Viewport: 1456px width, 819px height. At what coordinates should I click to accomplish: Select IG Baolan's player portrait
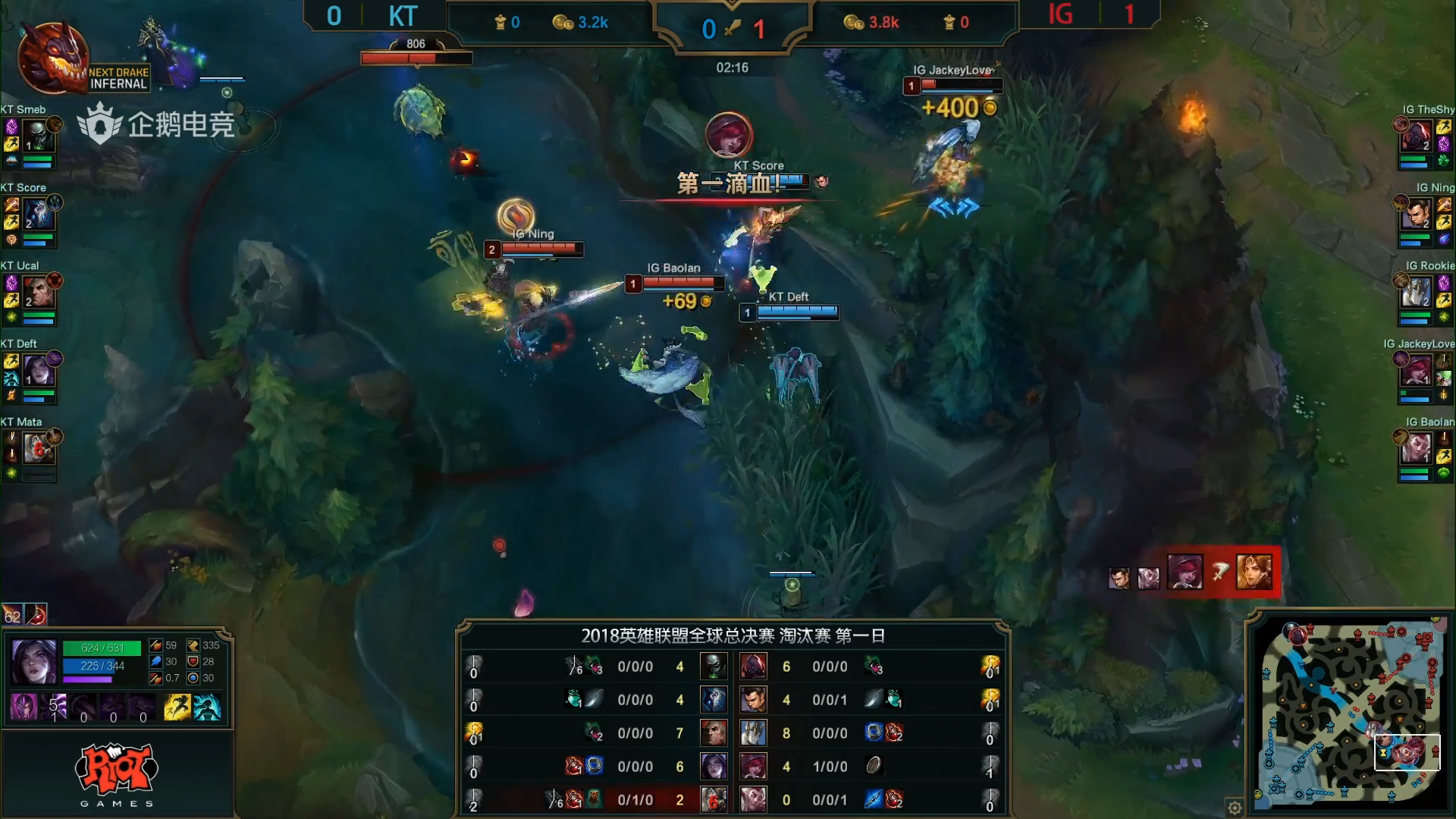coord(1415,449)
